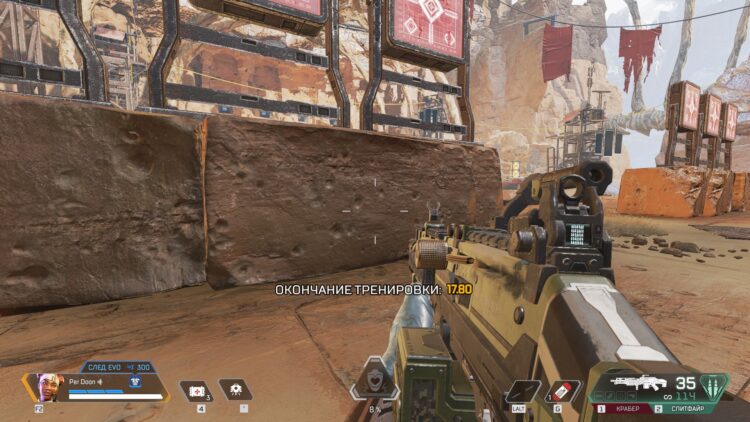Screen dimensions: 750x422
Task: Open the survival item slot
Action: point(236,390)
